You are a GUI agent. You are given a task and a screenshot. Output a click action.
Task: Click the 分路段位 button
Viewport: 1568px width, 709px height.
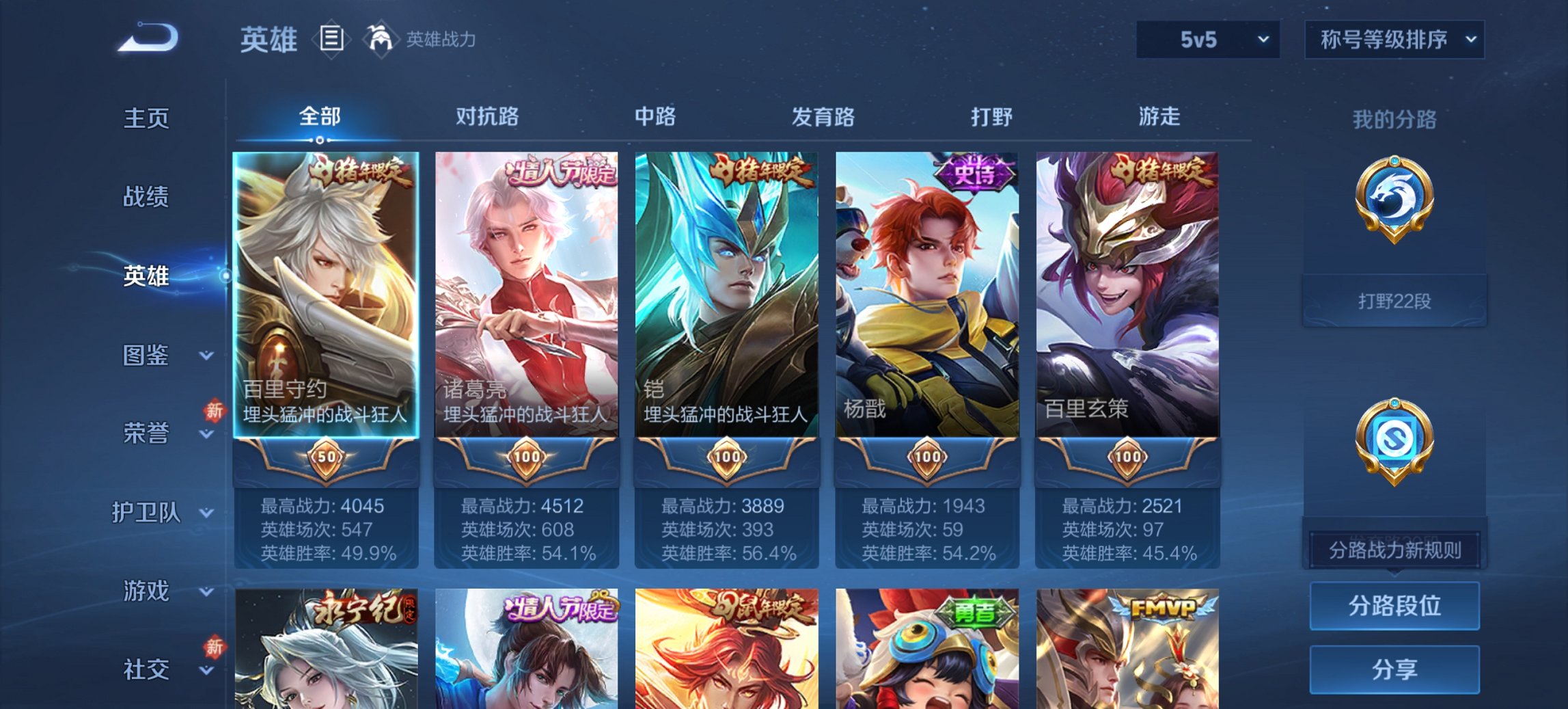point(1394,606)
